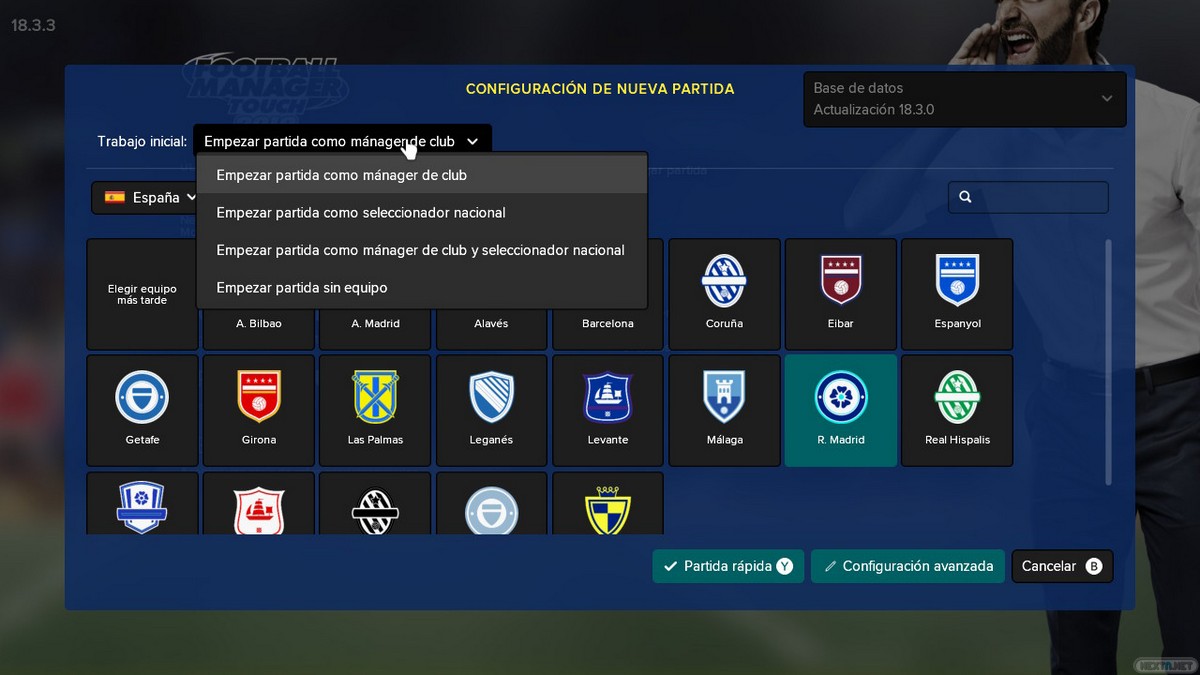Open Configuración avanzada
The height and width of the screenshot is (675, 1200).
[x=907, y=566]
